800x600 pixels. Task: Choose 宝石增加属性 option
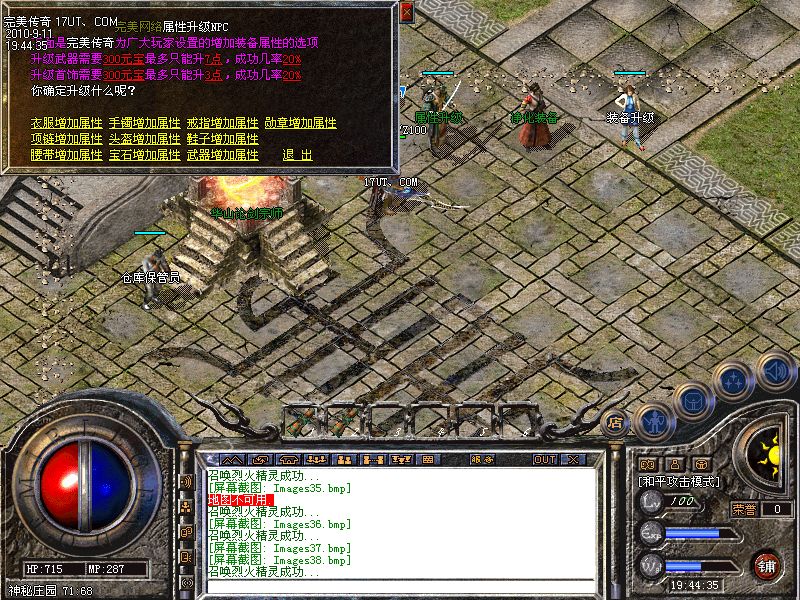[144, 155]
